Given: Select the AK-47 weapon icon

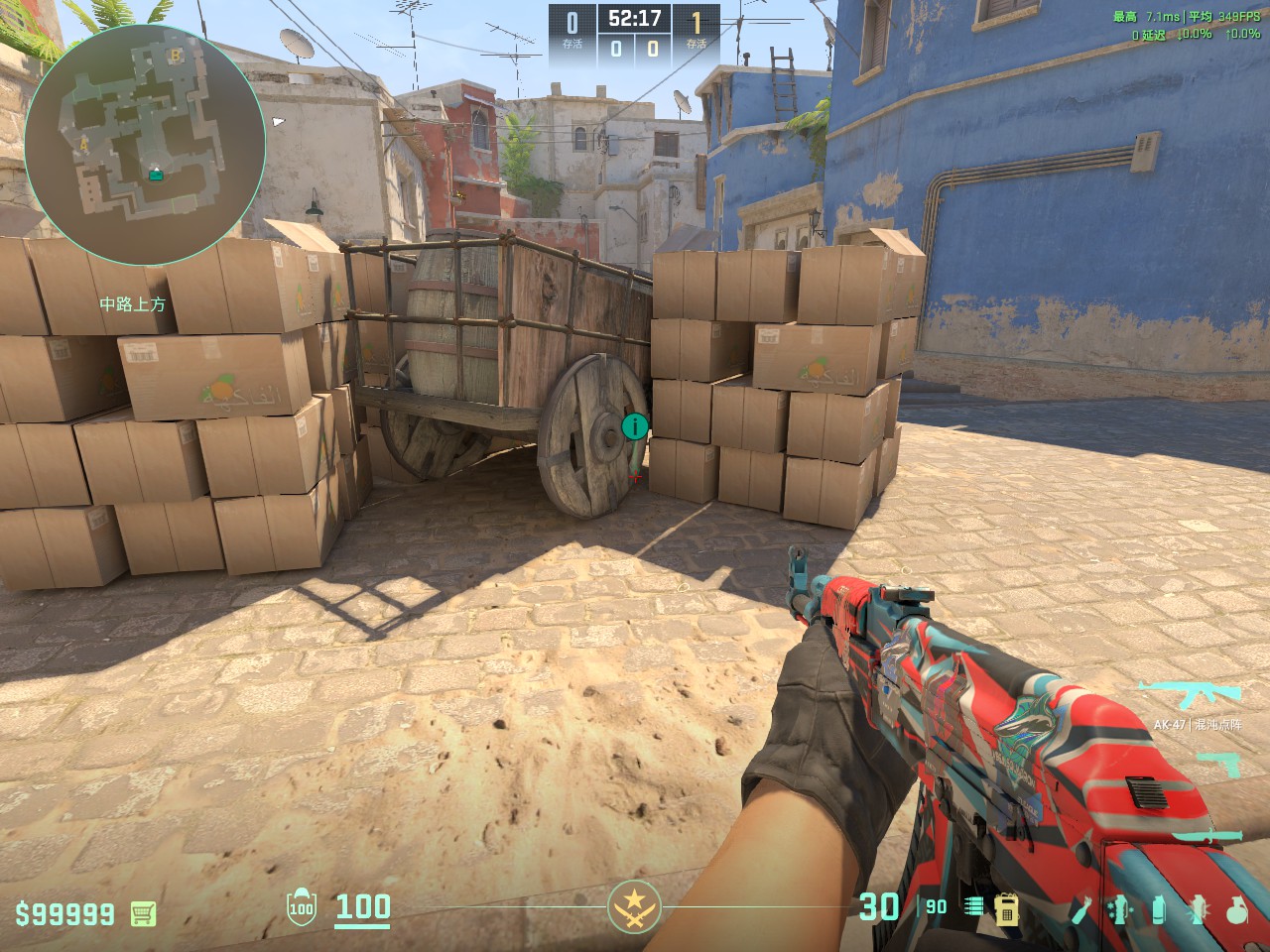Looking at the screenshot, I should 1190,694.
